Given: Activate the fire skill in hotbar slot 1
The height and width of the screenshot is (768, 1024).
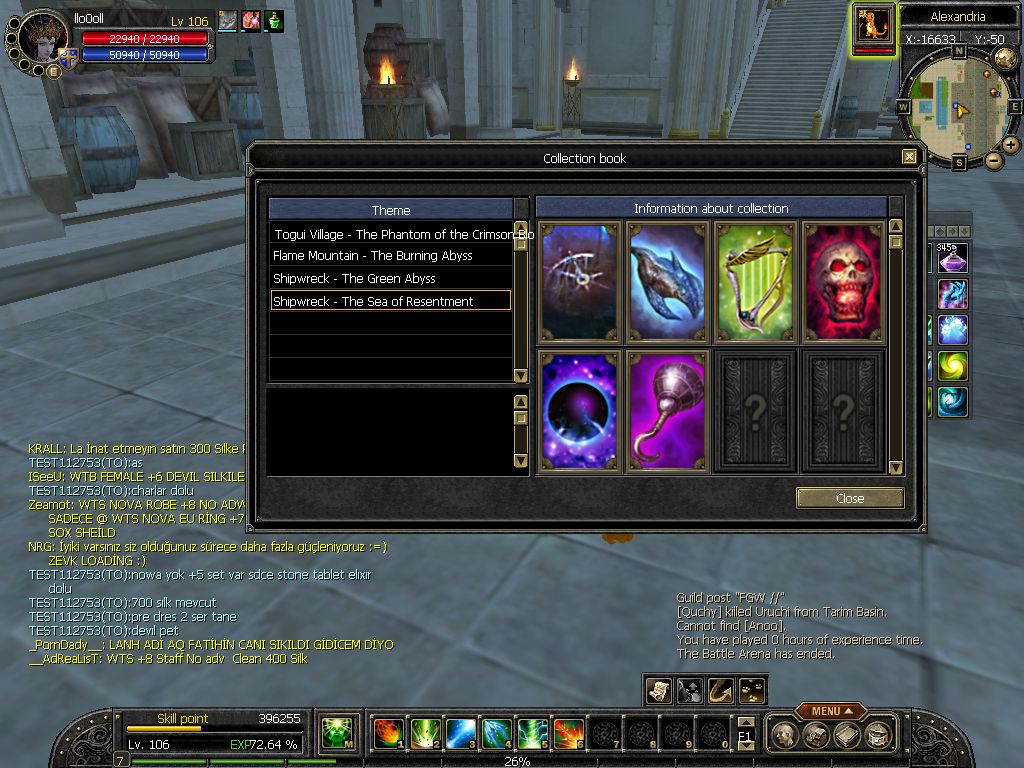Looking at the screenshot, I should tap(388, 733).
